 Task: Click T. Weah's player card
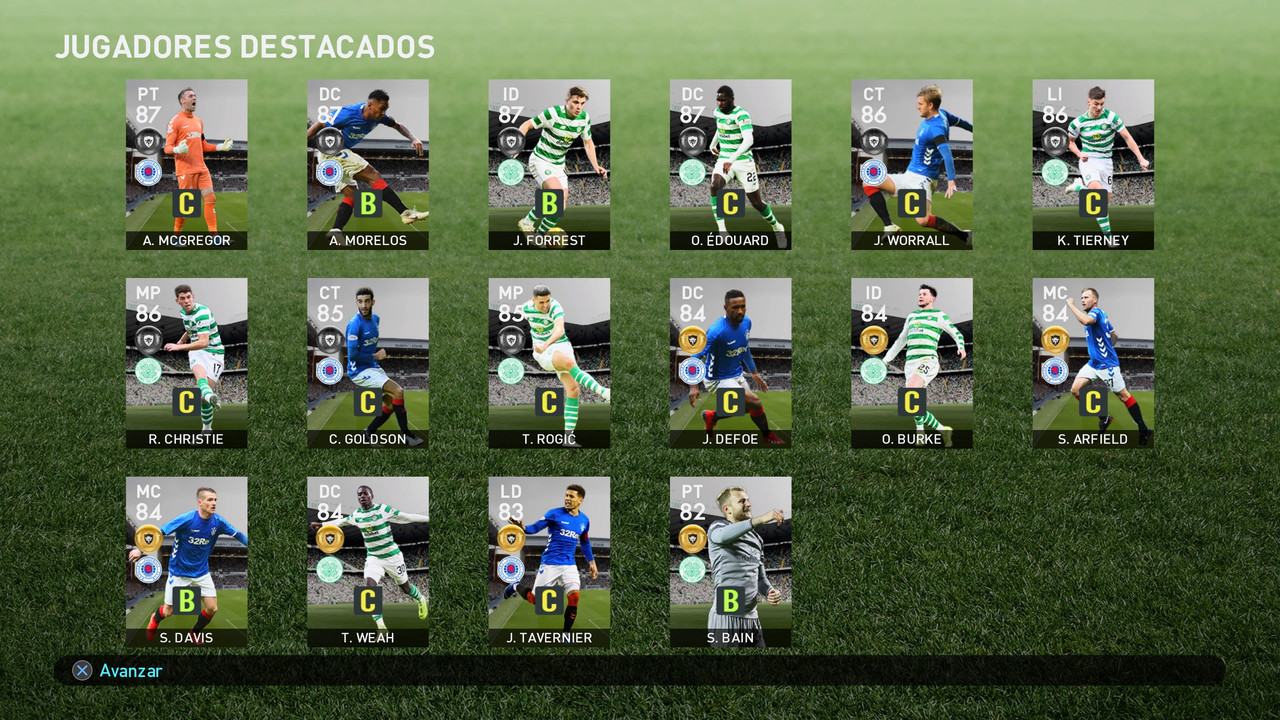(x=368, y=562)
